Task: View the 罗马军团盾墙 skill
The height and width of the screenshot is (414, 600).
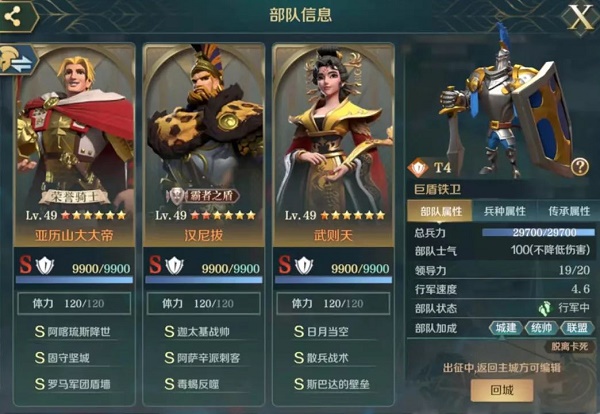Action: pos(78,383)
